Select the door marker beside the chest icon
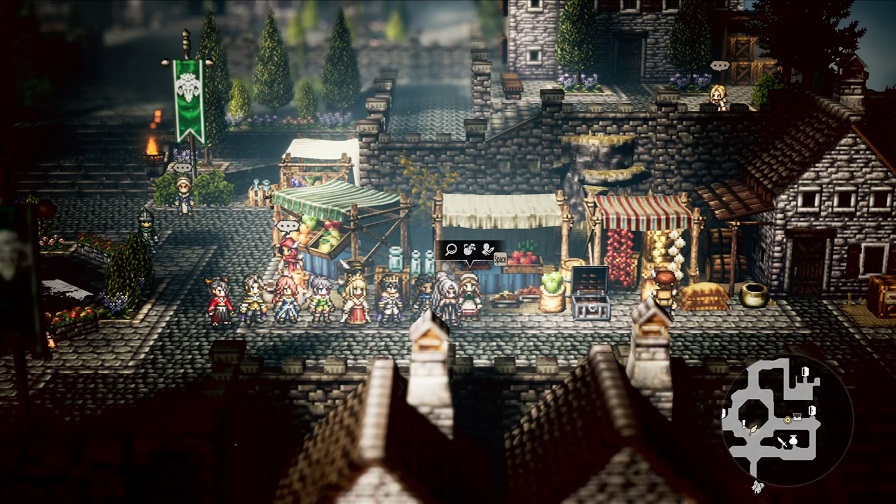 tap(811, 410)
